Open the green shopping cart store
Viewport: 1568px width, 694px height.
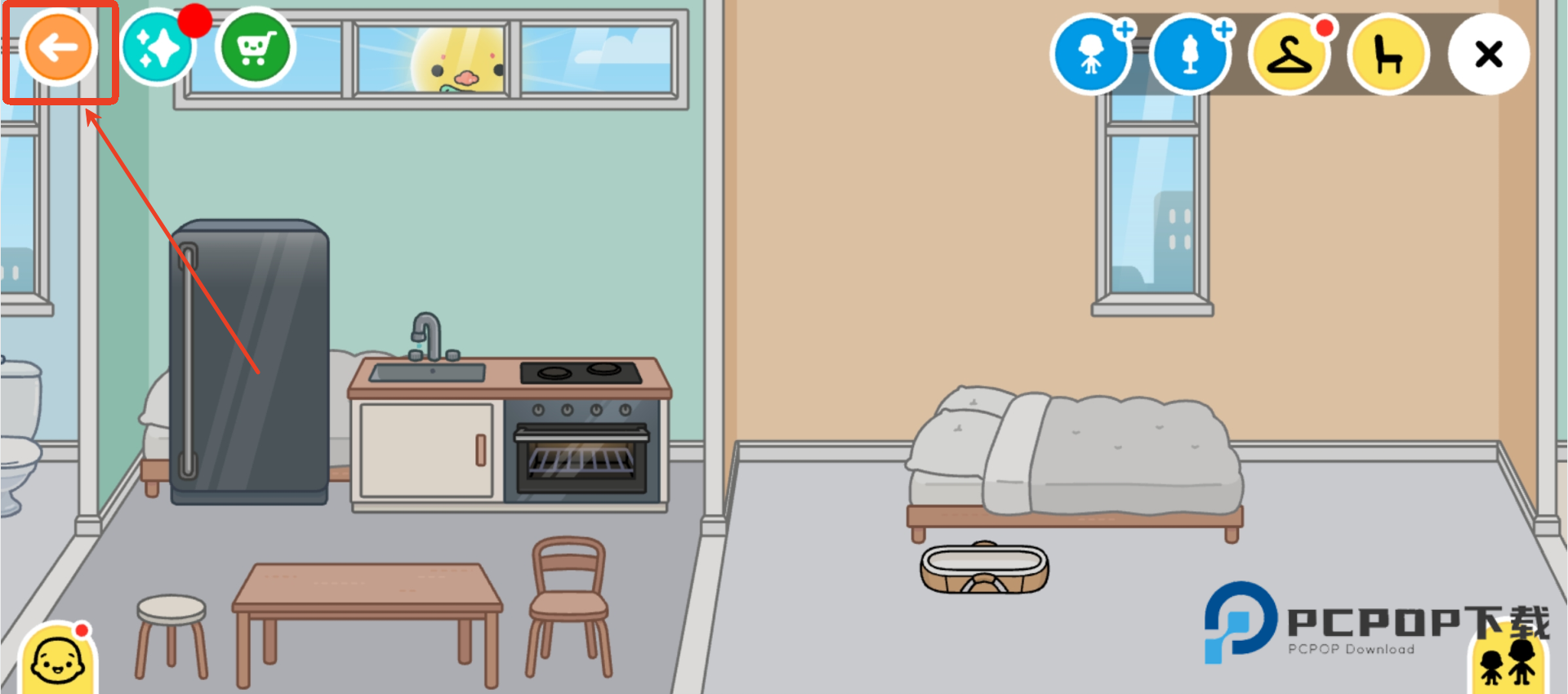click(256, 48)
